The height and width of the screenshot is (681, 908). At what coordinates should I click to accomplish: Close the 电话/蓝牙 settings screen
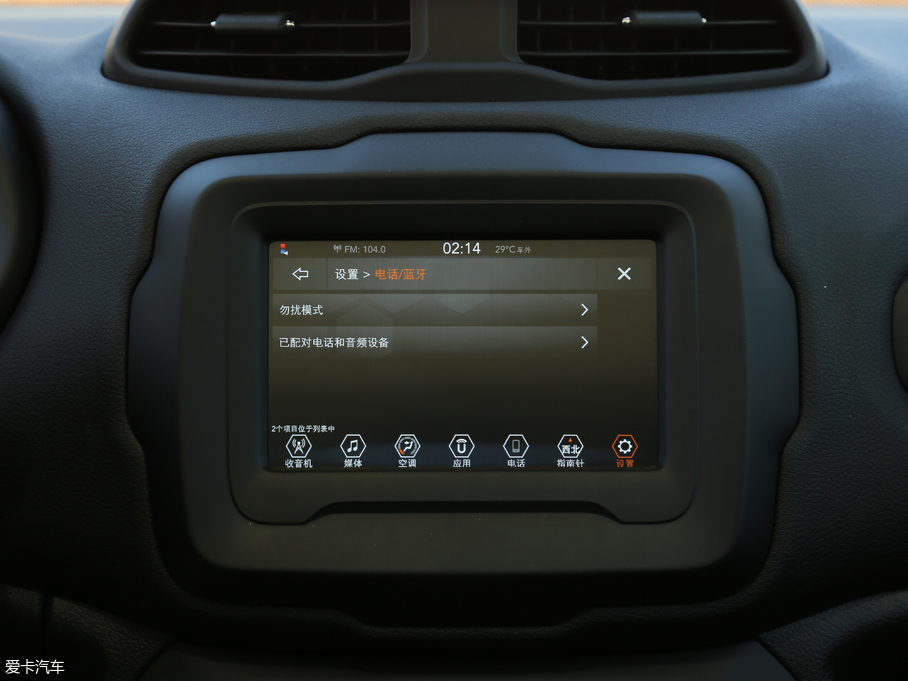point(624,274)
